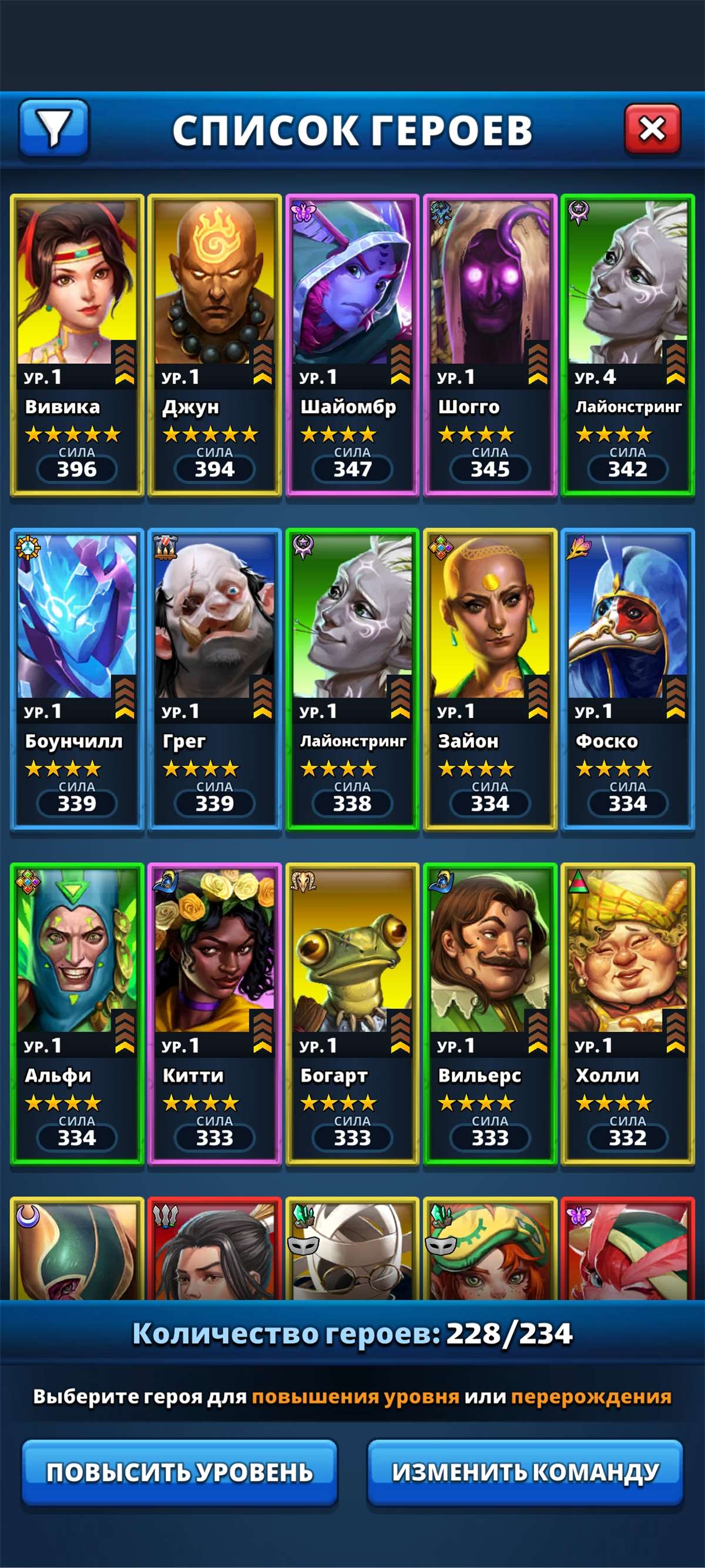
Task: Select the Вильерс hero card
Action: pyautogui.click(x=489, y=1013)
